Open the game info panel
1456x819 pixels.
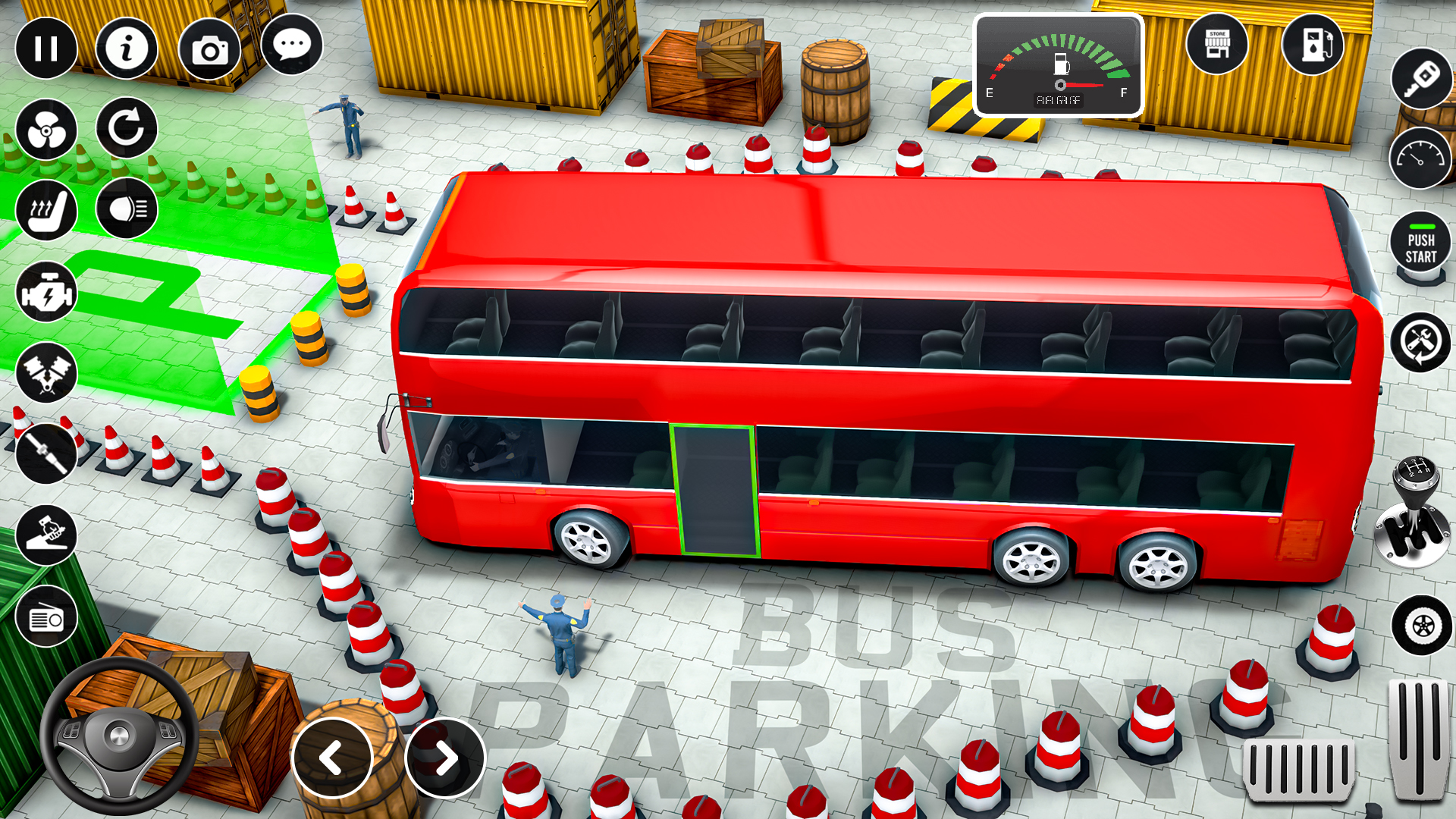click(x=129, y=49)
